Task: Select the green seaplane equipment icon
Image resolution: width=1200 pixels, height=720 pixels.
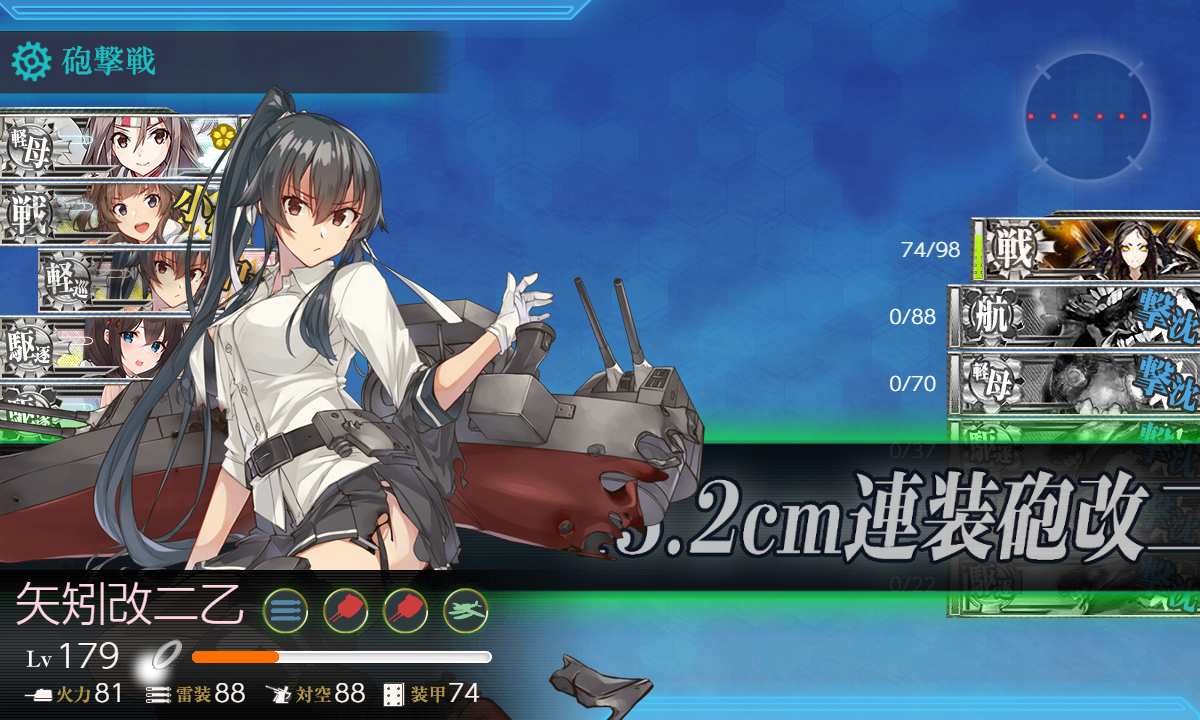Action: coord(466,609)
